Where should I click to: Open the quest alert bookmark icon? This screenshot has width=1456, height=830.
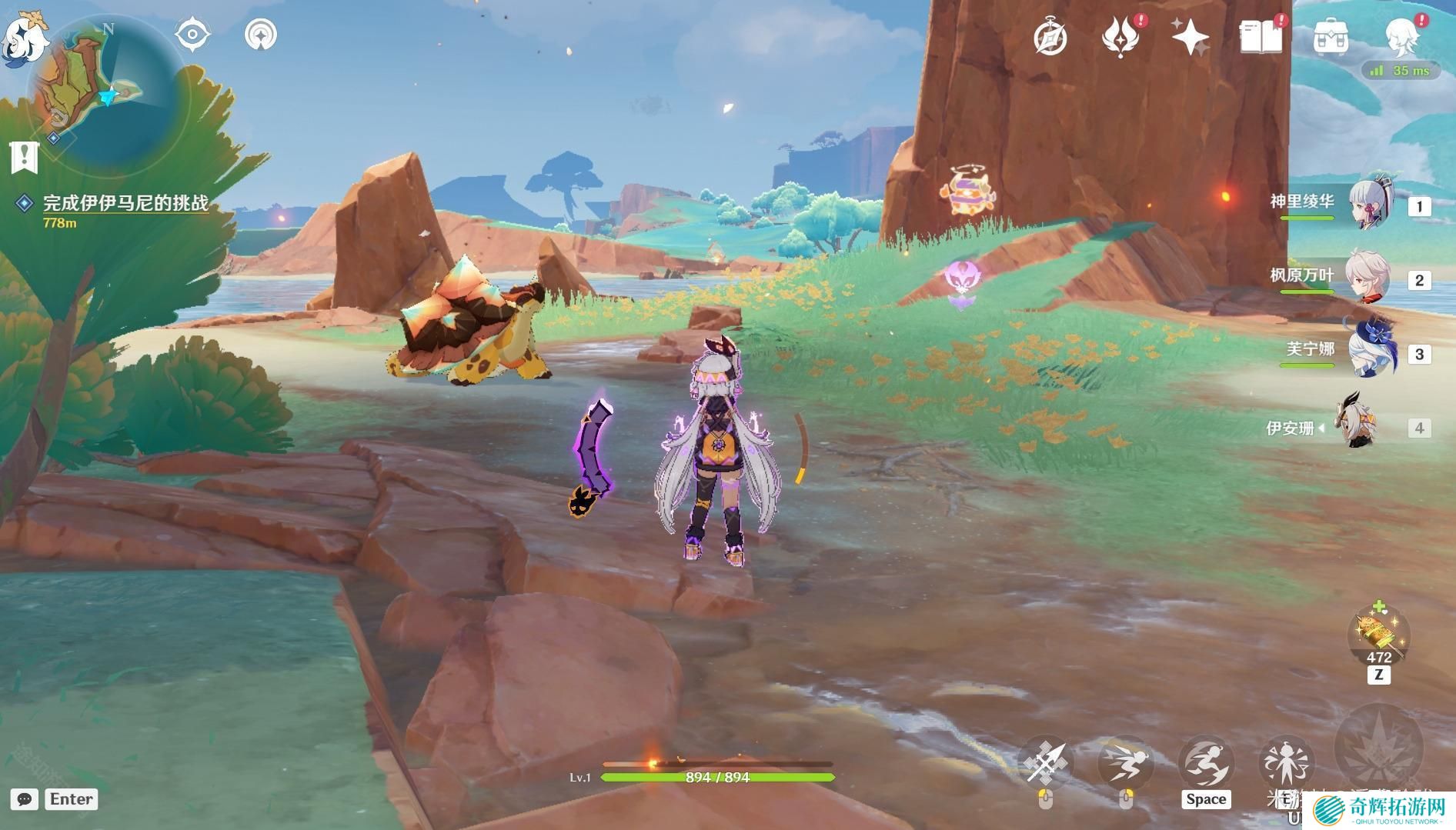(x=25, y=157)
